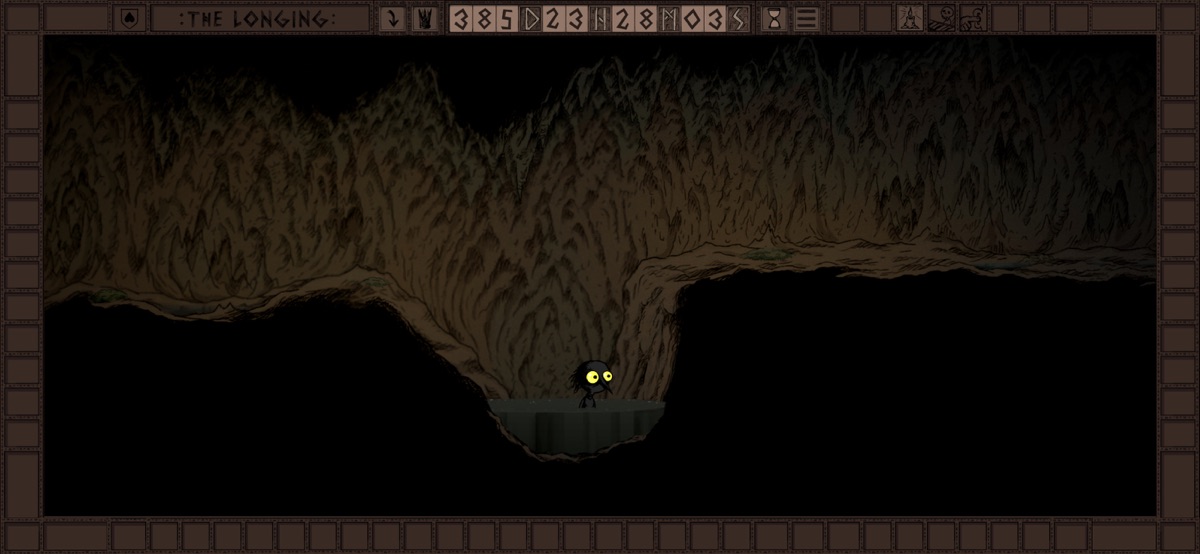Select the curved arrow icon
This screenshot has height=554, width=1200.
pos(393,18)
